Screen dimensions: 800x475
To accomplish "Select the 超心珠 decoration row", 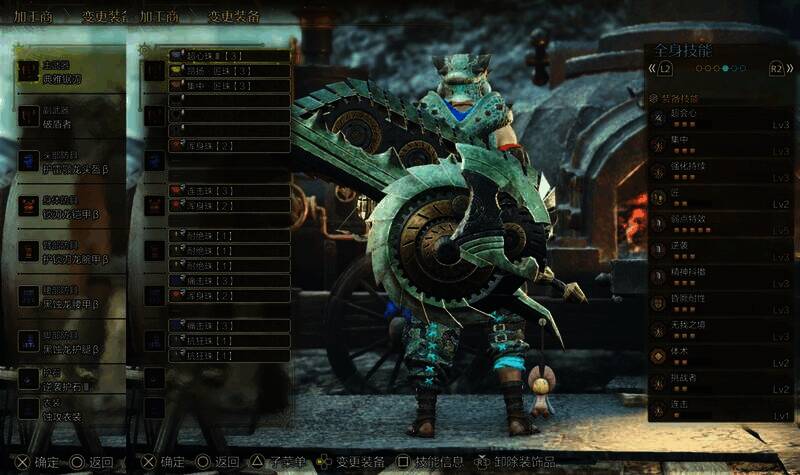I will [x=229, y=57].
